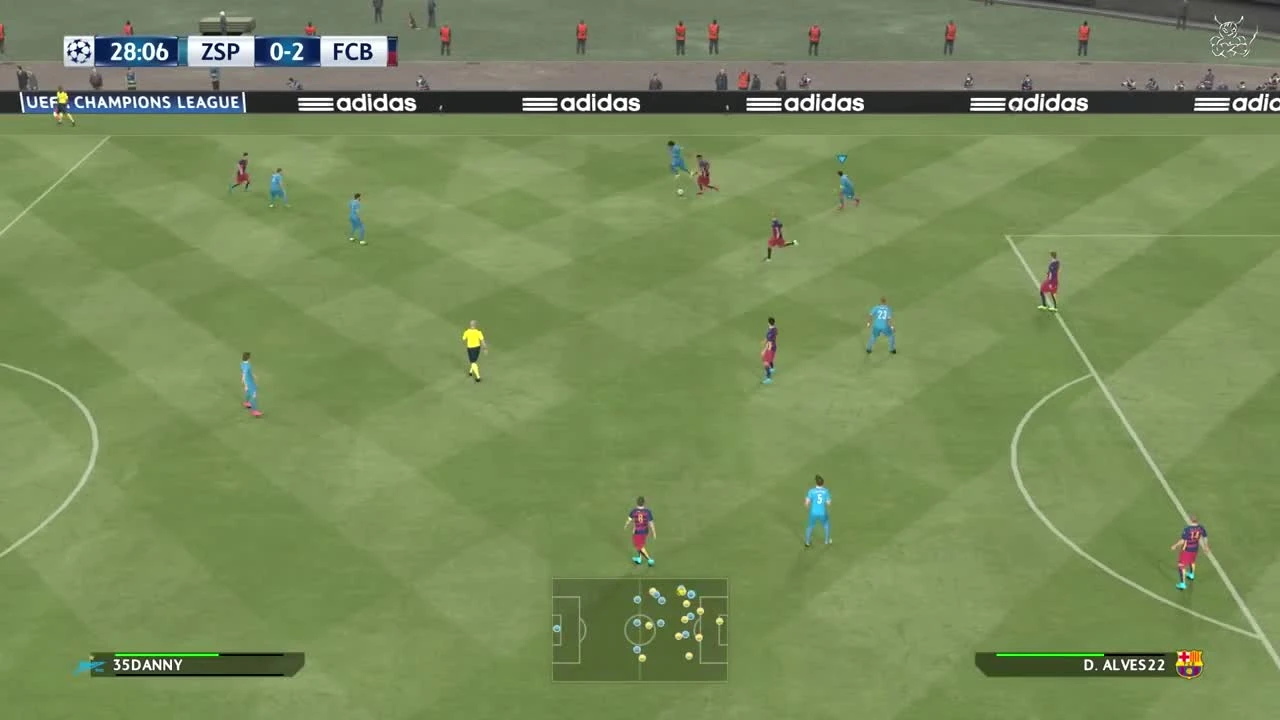
Task: Click the red ZSP flag strip beside FCB label
Action: [x=393, y=51]
